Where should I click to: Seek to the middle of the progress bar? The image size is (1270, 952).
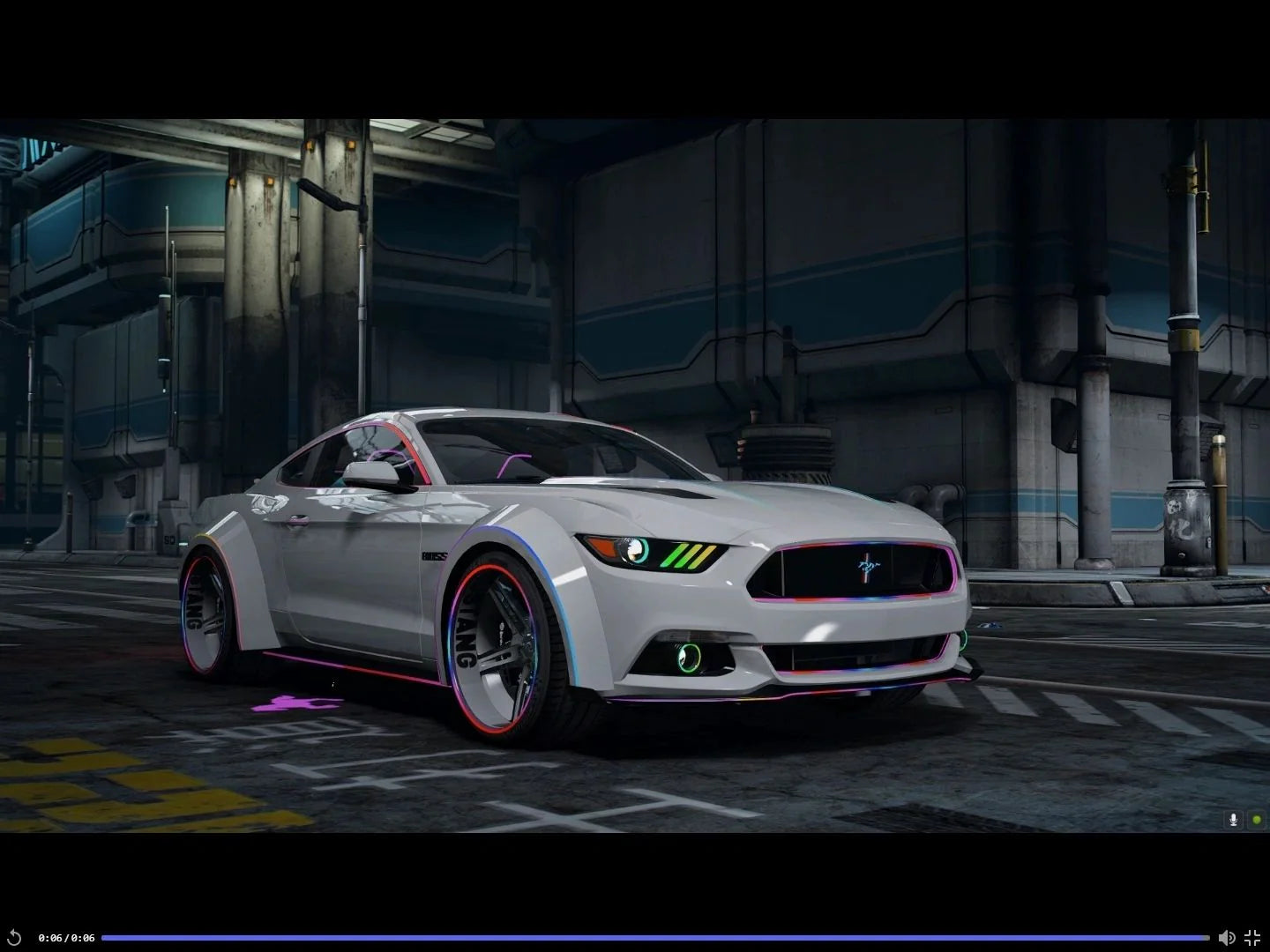pos(657,937)
